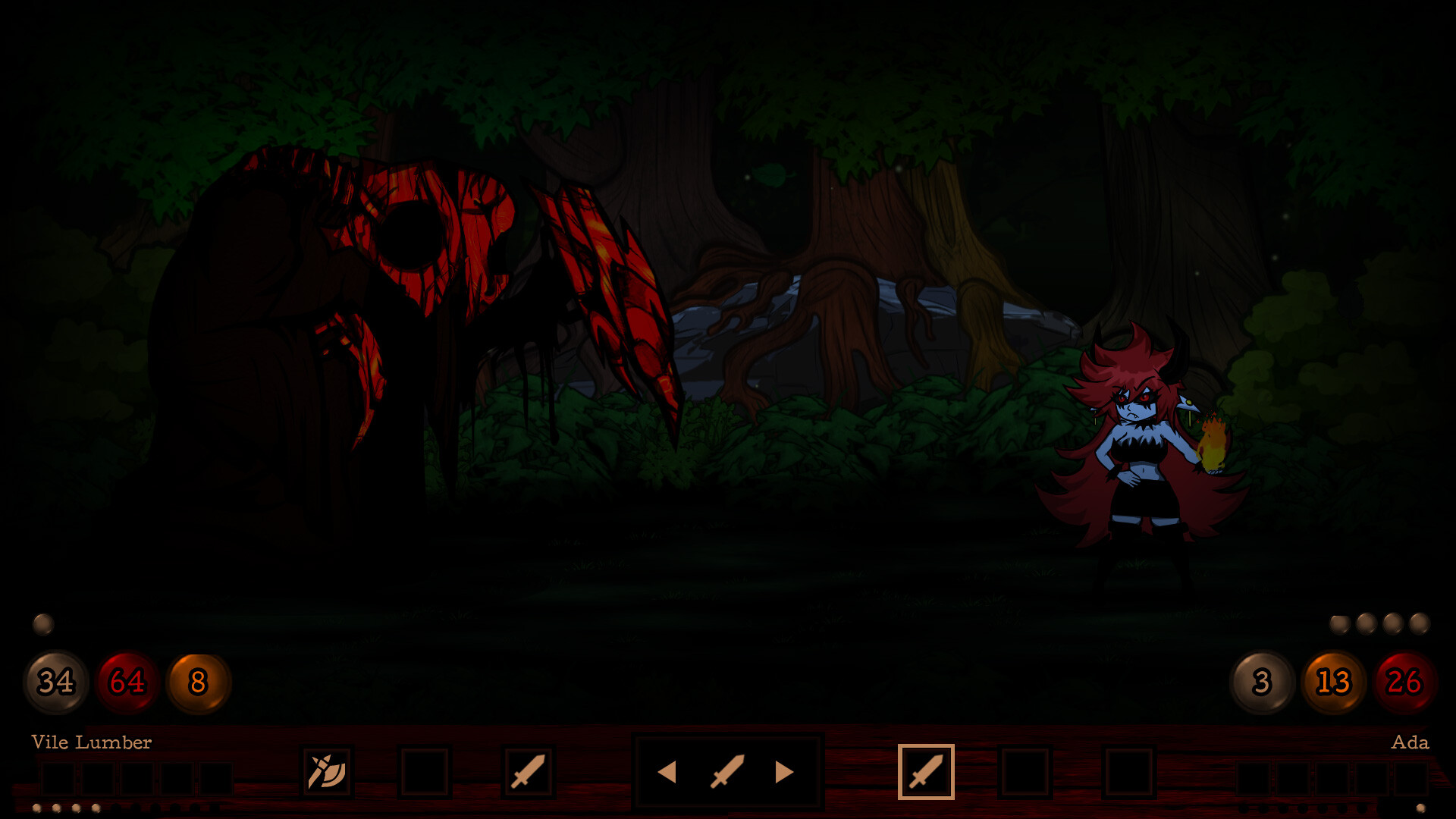Click Ada's red 26 health orb
1456x819 pixels.
[1404, 682]
